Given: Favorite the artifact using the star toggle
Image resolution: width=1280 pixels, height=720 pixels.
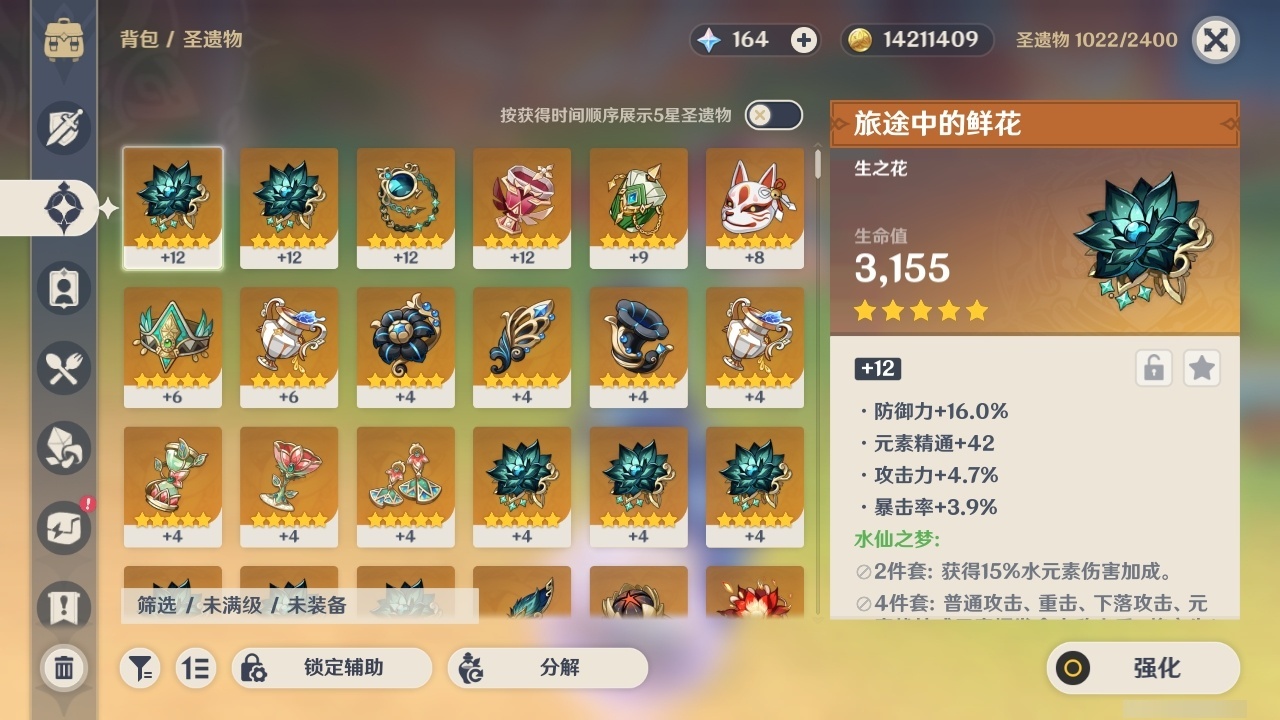Looking at the screenshot, I should (1202, 368).
